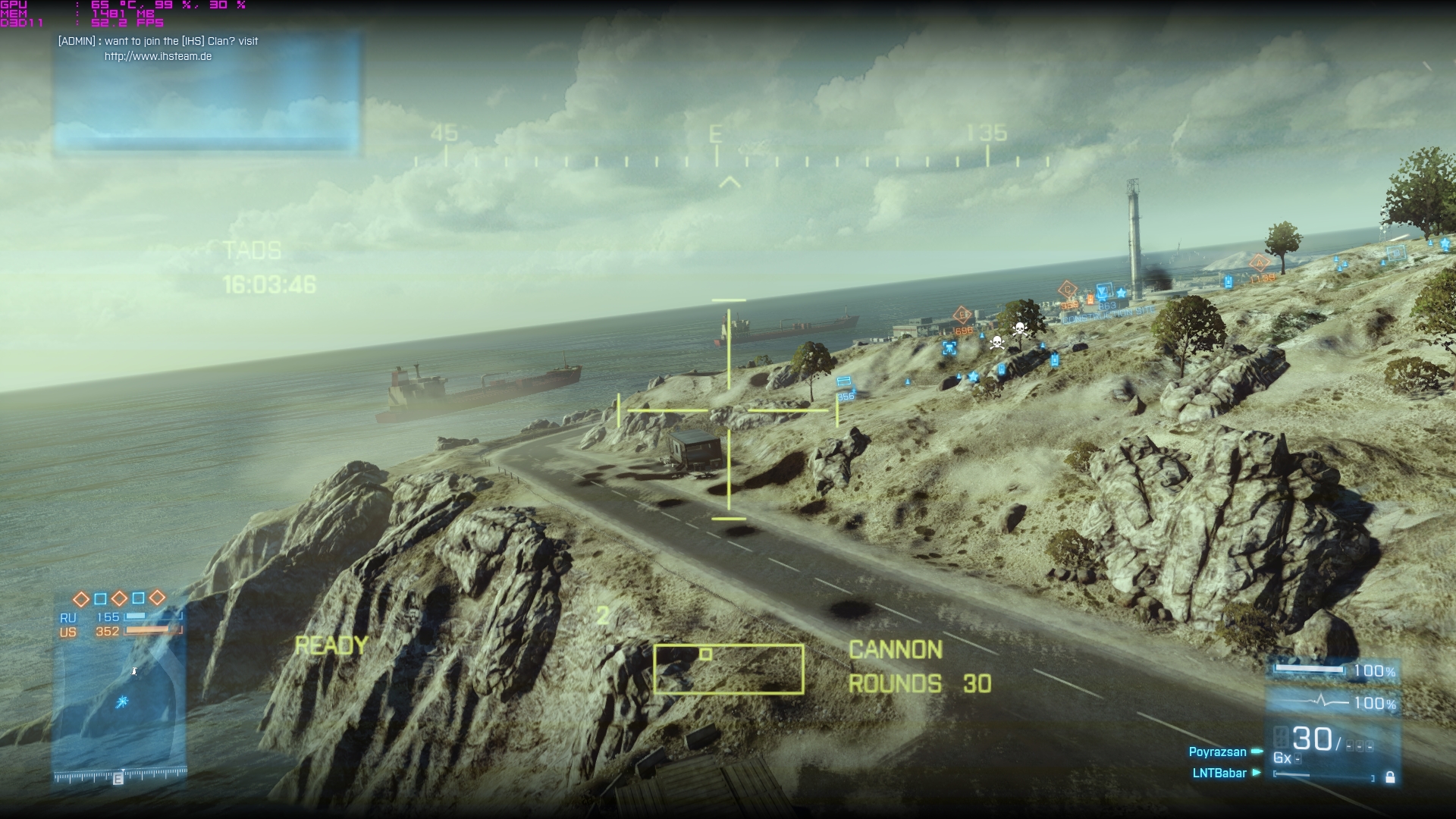Image resolution: width=1456 pixels, height=819 pixels.
Task: Click the squad lock padlock icon
Action: (x=1390, y=777)
